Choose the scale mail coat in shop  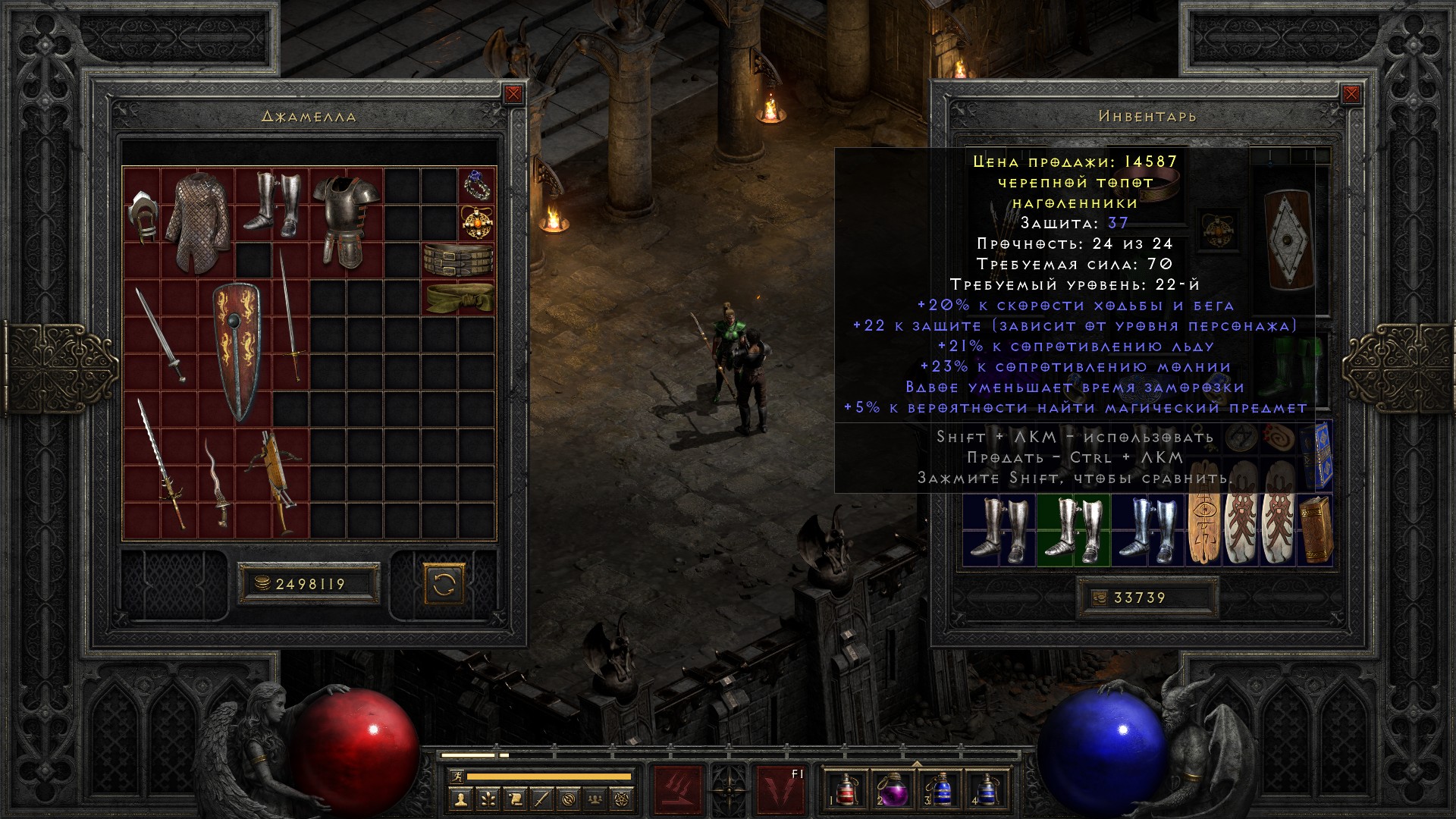pos(197,220)
